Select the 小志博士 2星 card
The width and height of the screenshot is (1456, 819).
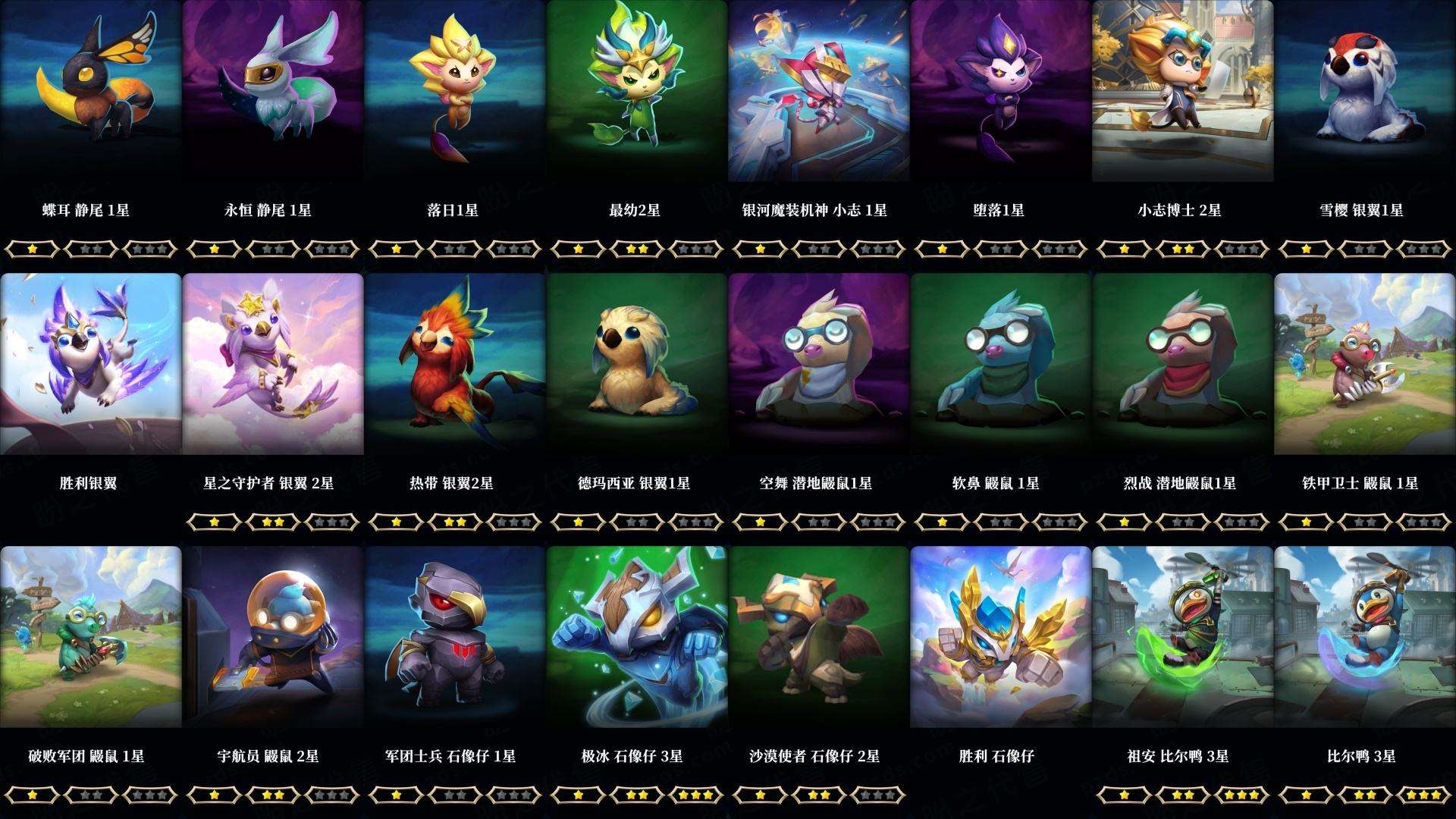click(1183, 91)
